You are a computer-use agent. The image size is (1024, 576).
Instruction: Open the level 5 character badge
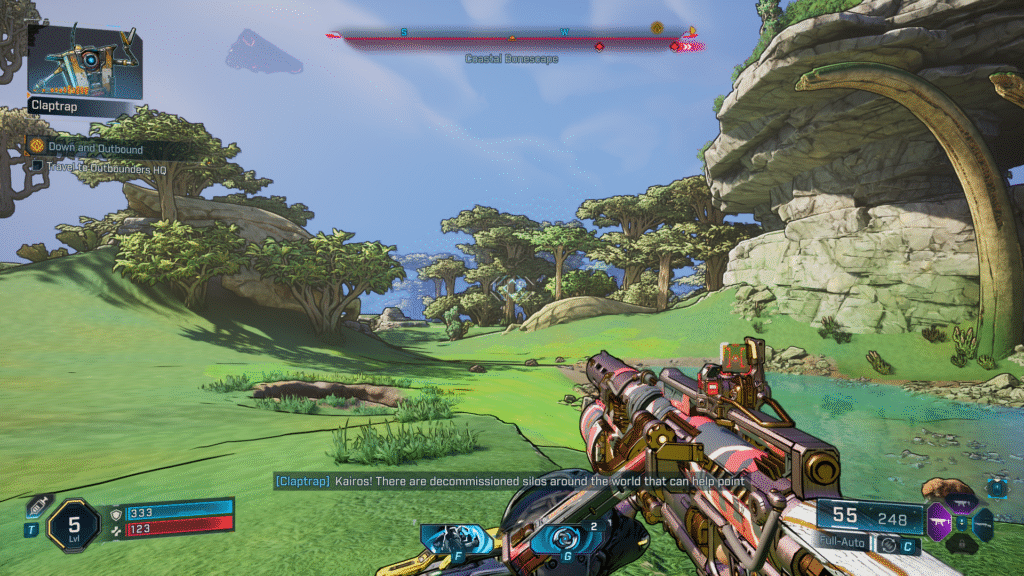tap(73, 524)
